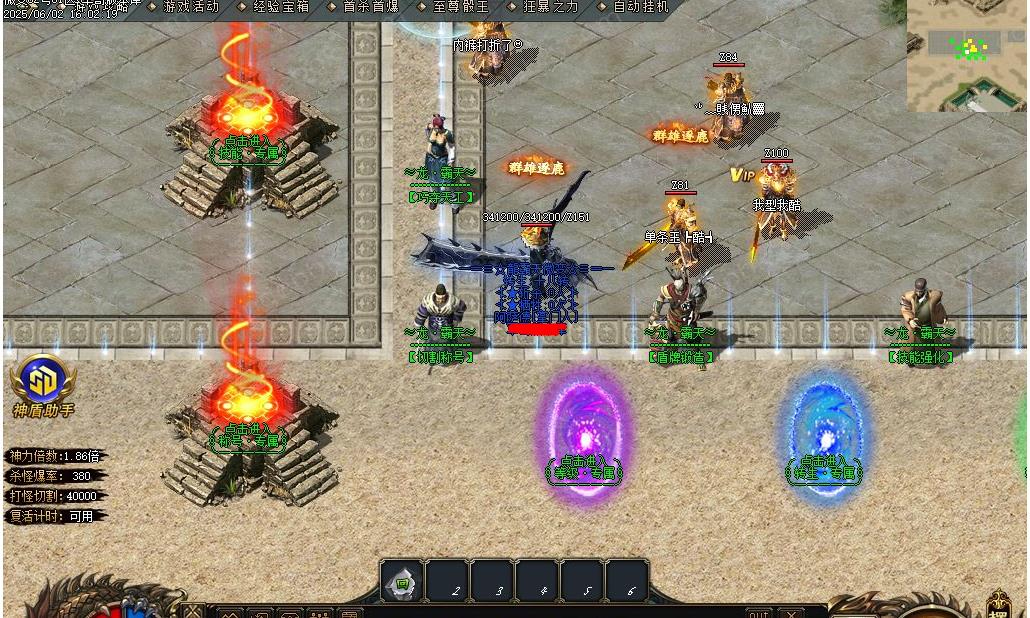The height and width of the screenshot is (618, 1030).
Task: Open the 经验宝箱 menu
Action: point(280,6)
